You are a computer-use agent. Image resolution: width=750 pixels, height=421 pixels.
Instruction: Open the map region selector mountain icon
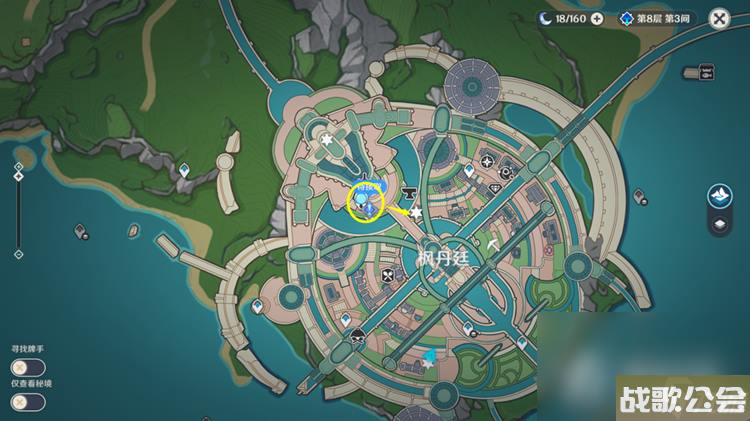(719, 196)
